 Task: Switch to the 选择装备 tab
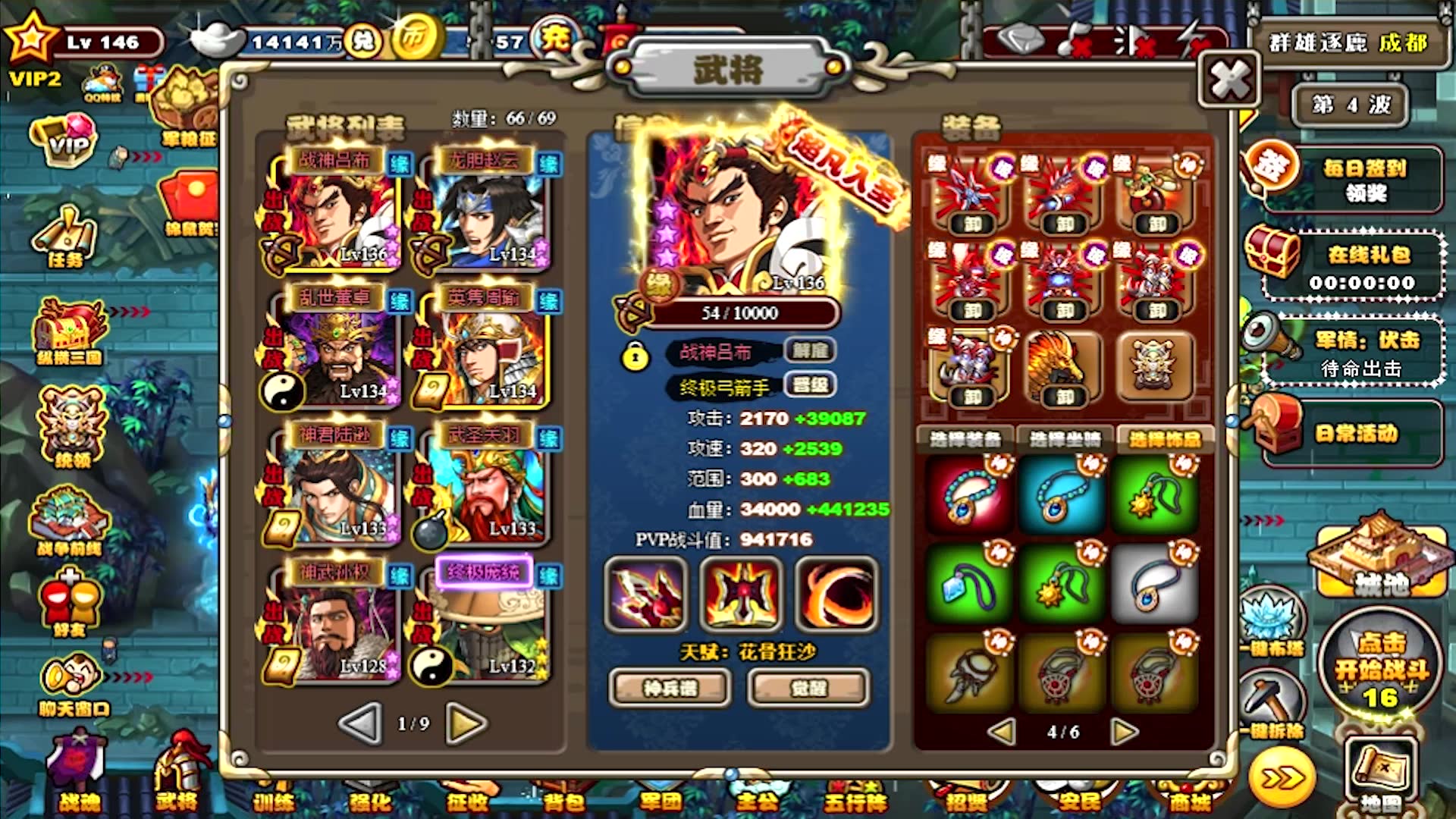965,439
